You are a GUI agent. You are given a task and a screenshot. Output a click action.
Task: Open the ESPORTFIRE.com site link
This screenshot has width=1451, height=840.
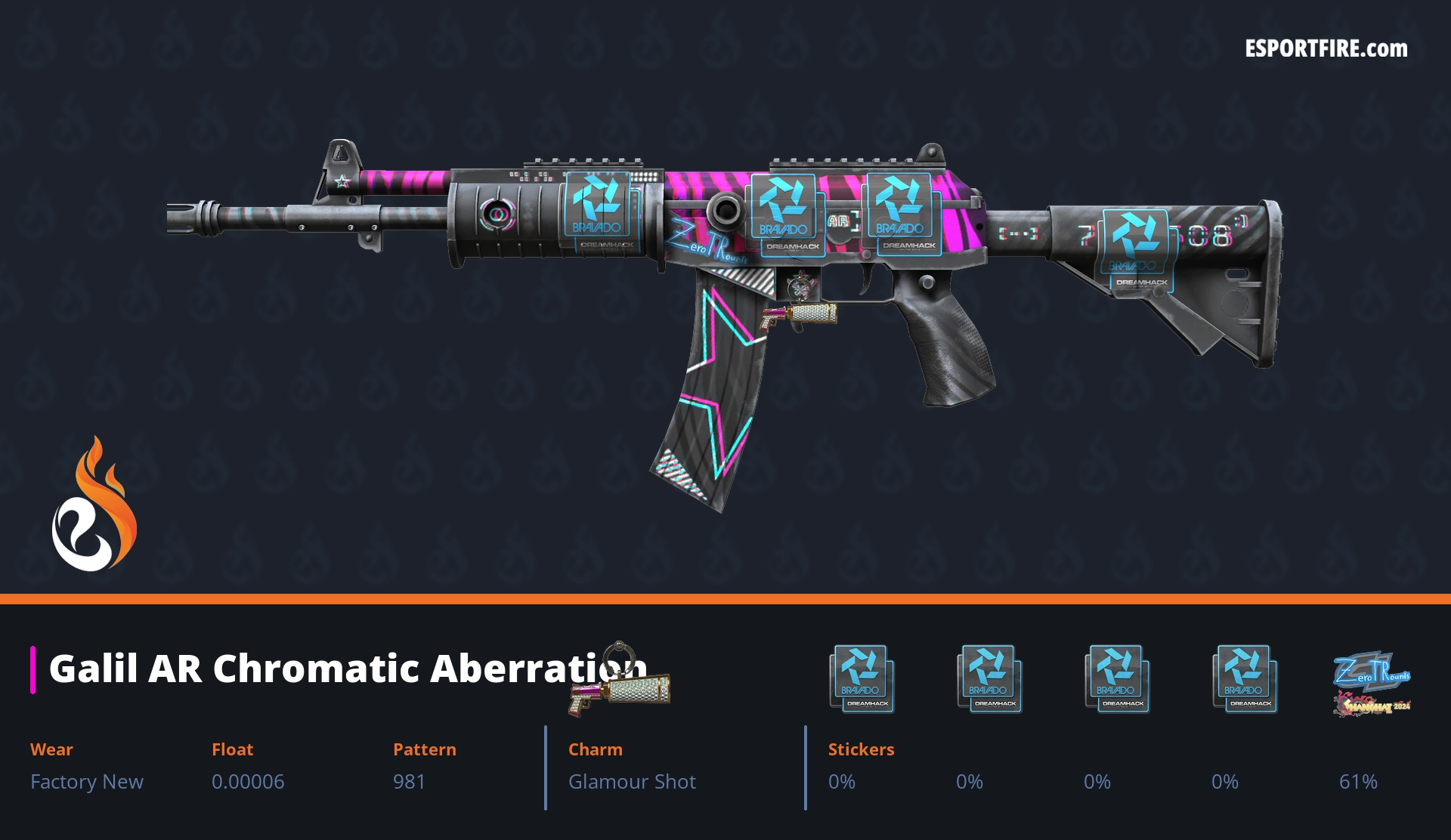(1326, 49)
